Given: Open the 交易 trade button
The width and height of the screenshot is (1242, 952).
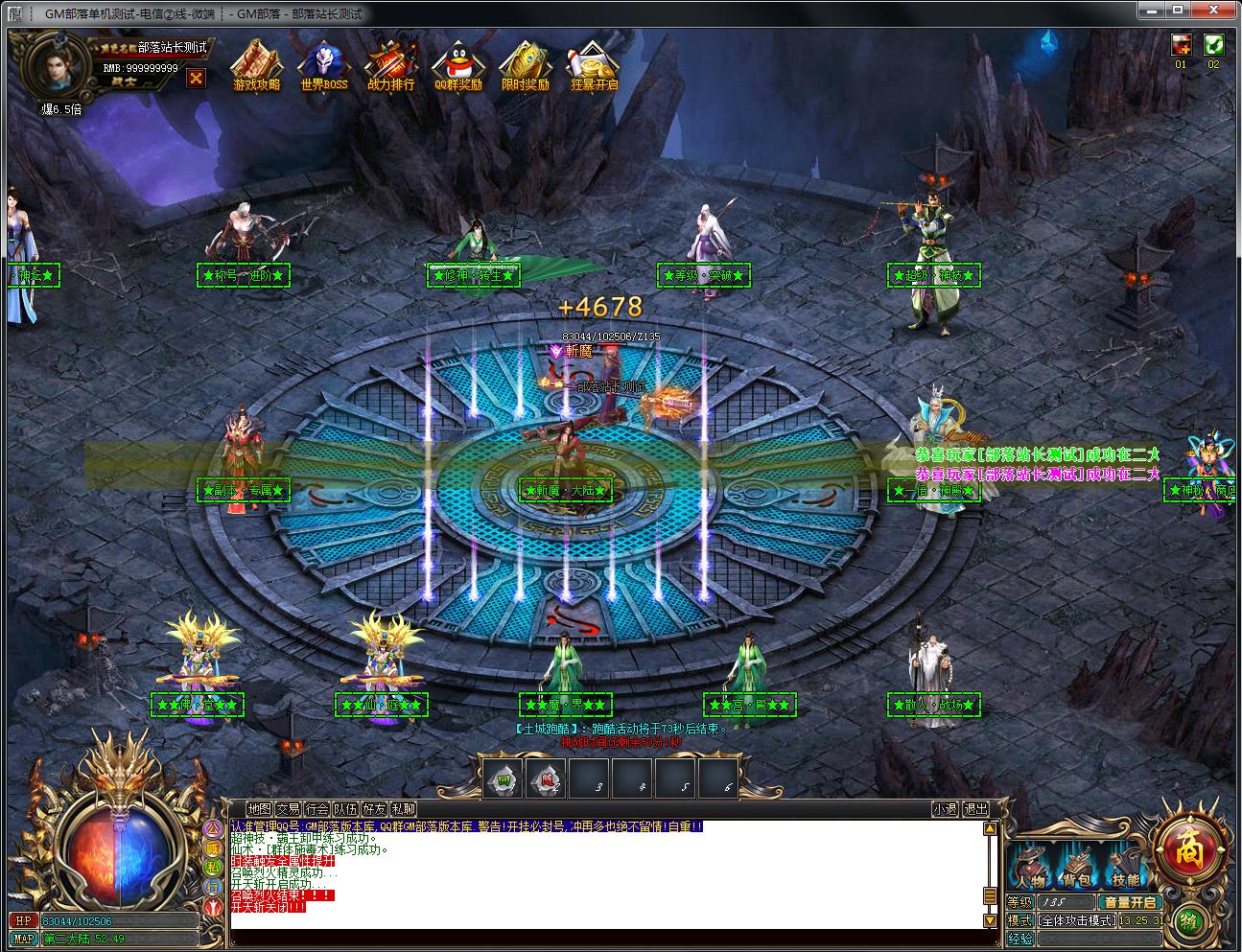Looking at the screenshot, I should (288, 809).
